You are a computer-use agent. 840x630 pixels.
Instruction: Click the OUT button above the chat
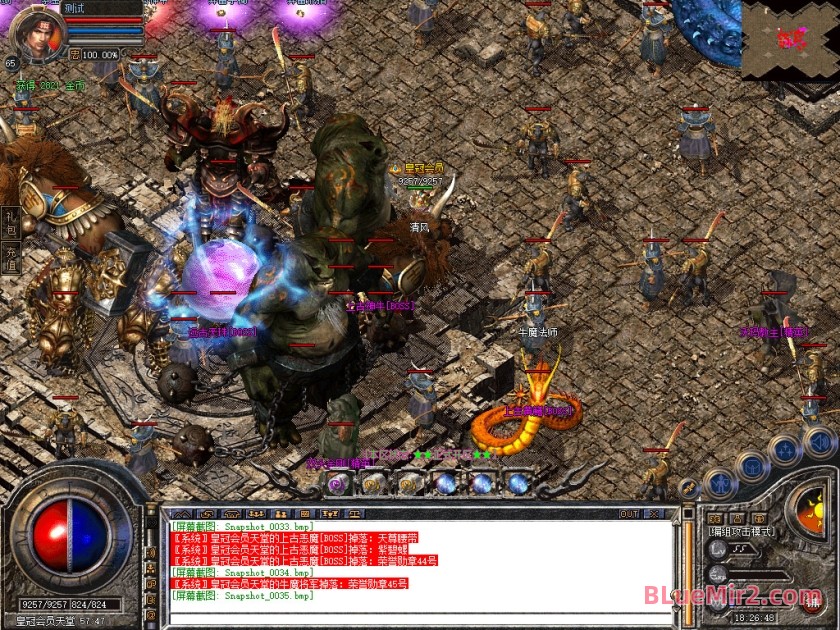click(x=629, y=514)
